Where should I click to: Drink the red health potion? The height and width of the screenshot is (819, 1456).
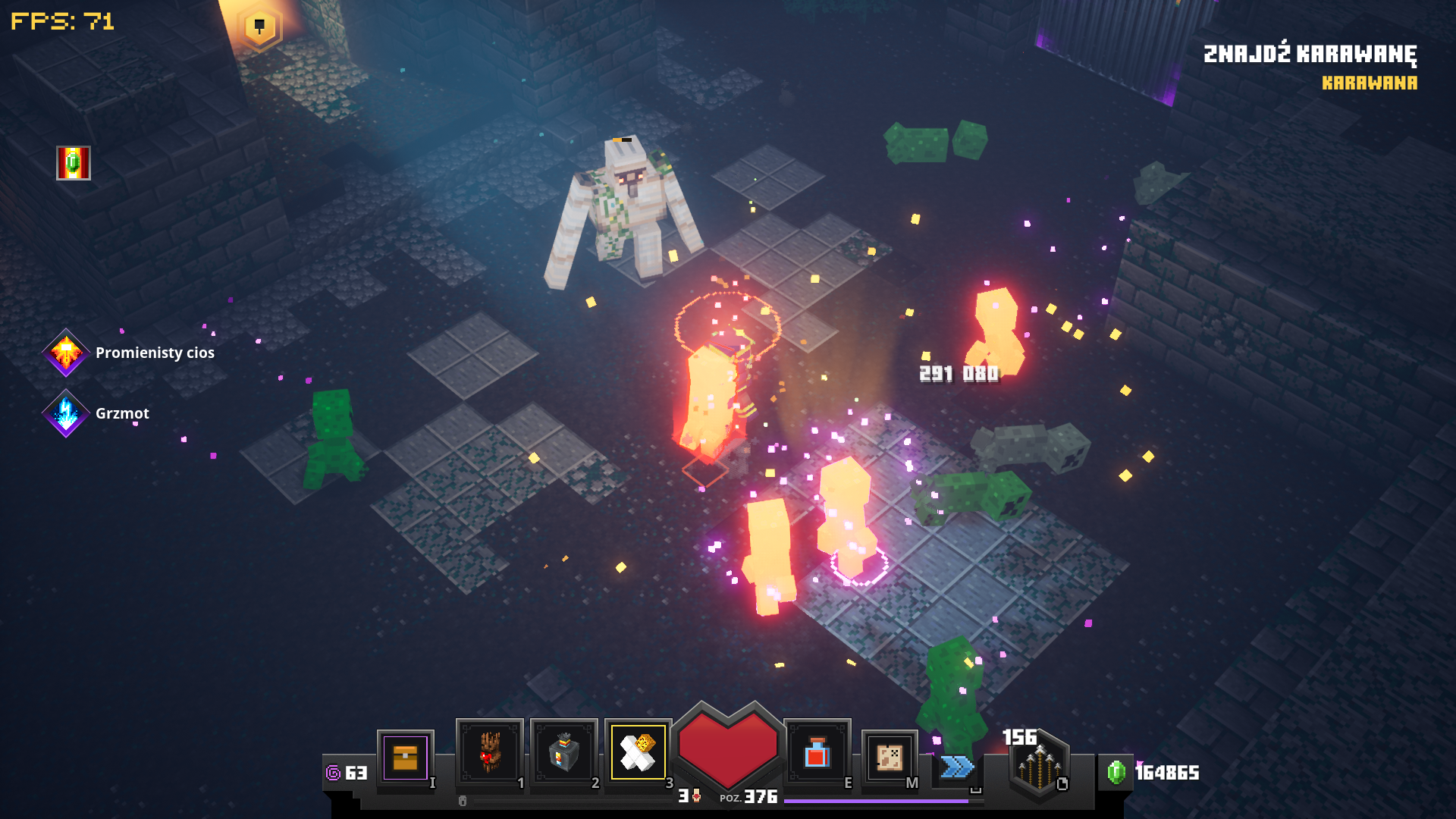pos(817,753)
